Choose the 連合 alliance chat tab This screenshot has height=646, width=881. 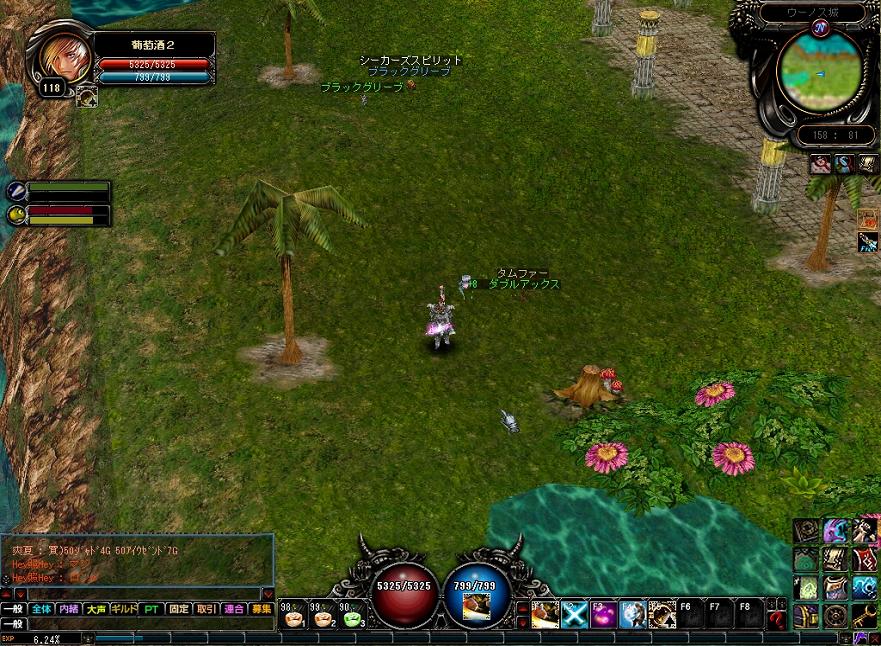click(234, 608)
